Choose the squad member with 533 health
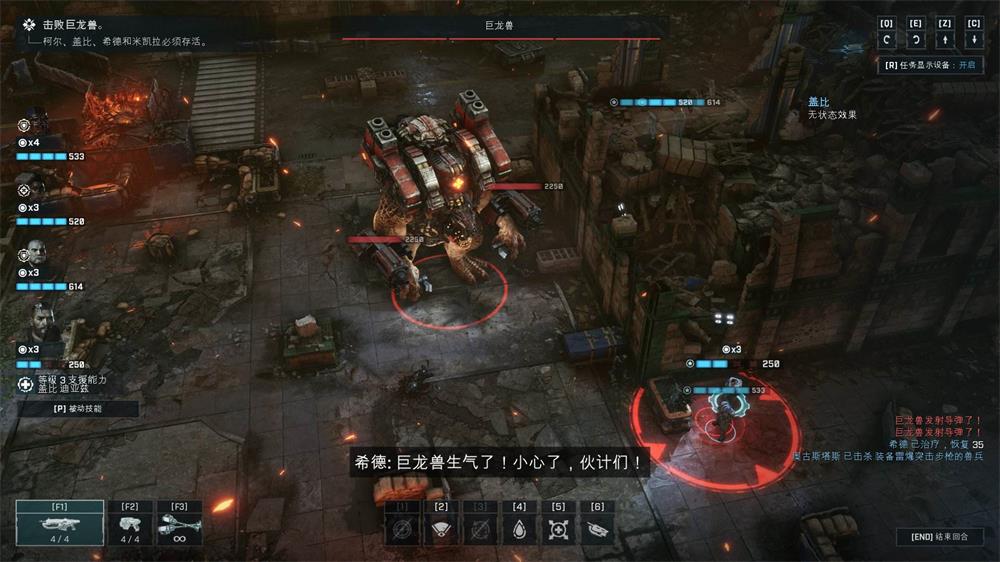Image resolution: width=1000 pixels, height=562 pixels. click(33, 125)
